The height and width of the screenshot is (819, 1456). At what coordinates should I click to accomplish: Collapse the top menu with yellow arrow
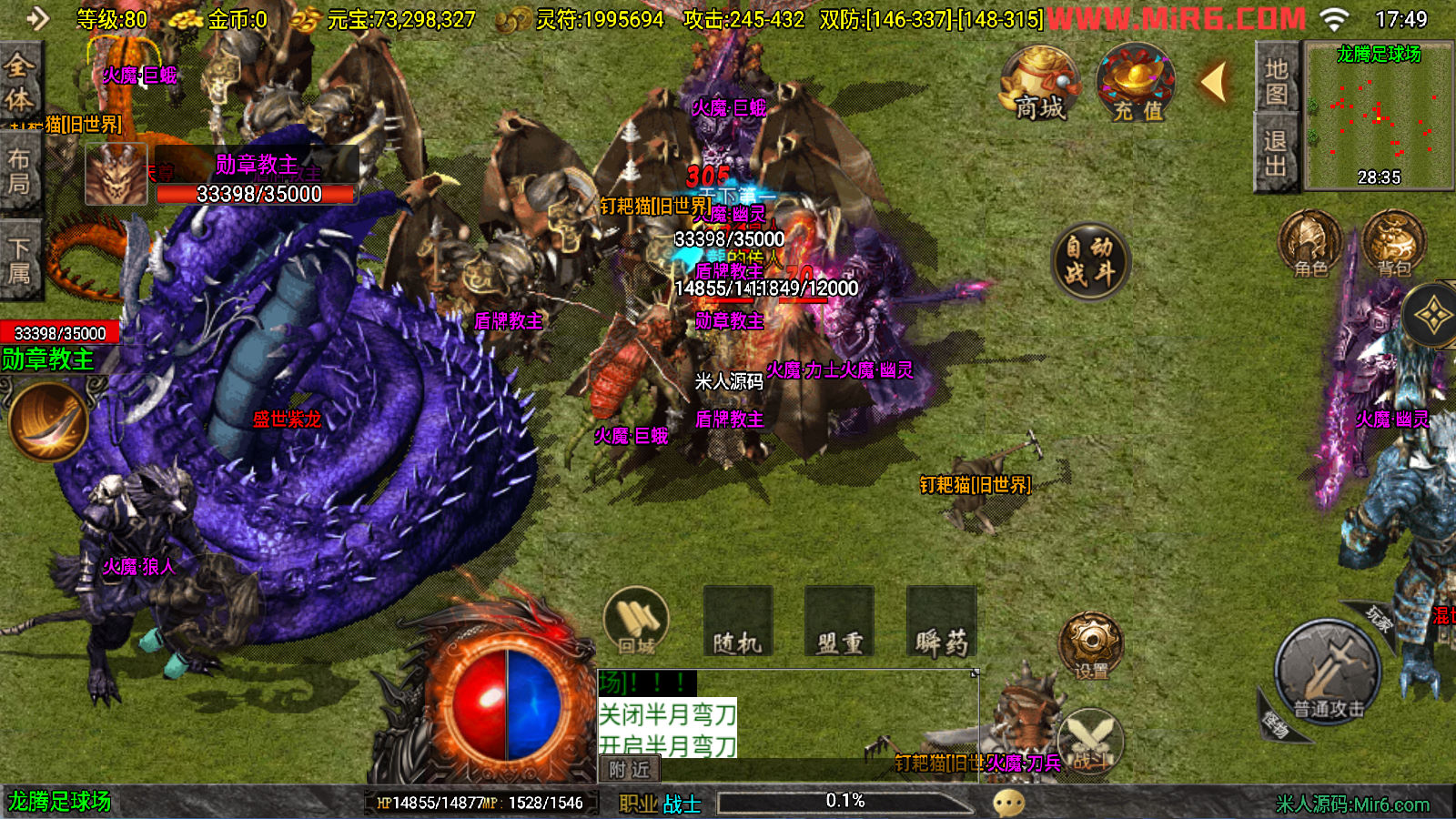click(1214, 83)
